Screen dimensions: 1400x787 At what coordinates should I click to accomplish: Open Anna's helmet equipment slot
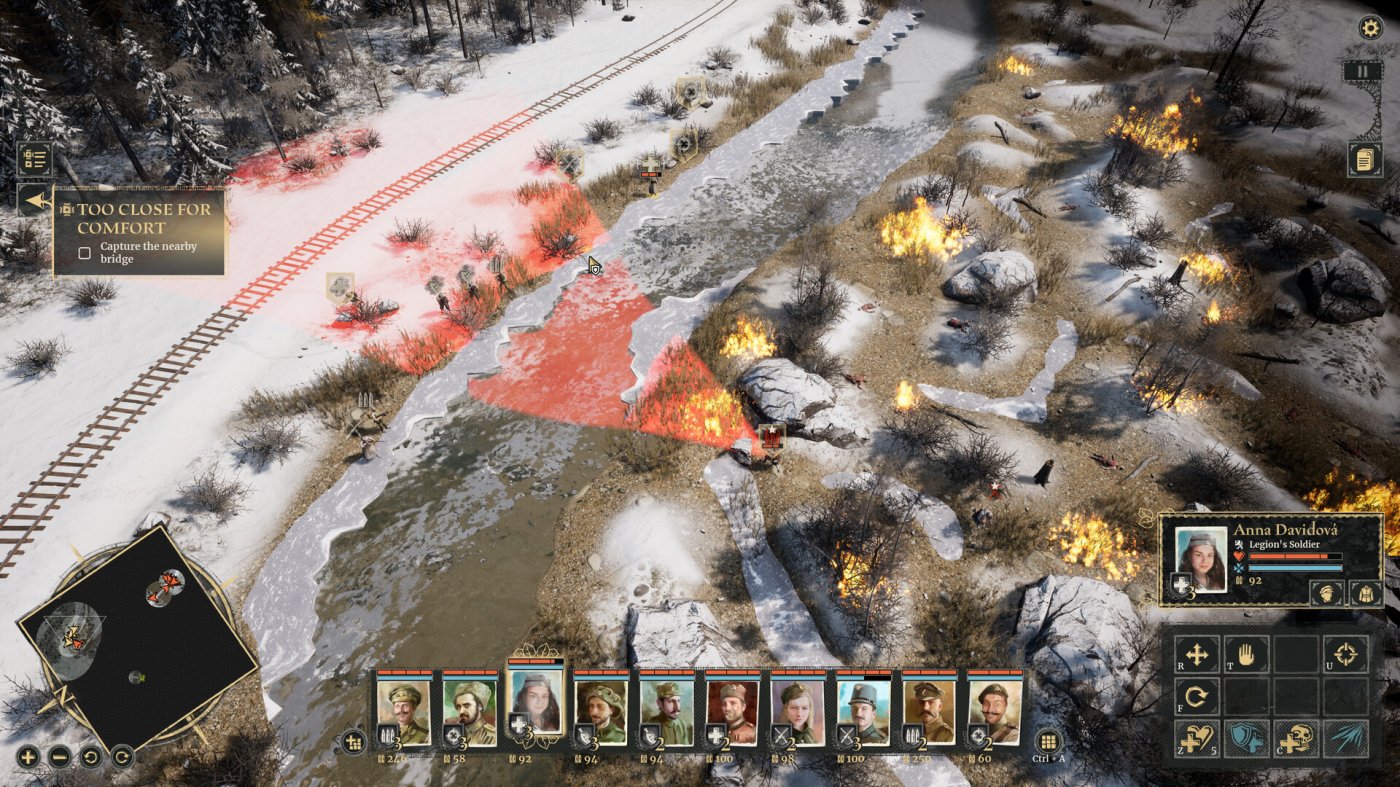point(1327,593)
